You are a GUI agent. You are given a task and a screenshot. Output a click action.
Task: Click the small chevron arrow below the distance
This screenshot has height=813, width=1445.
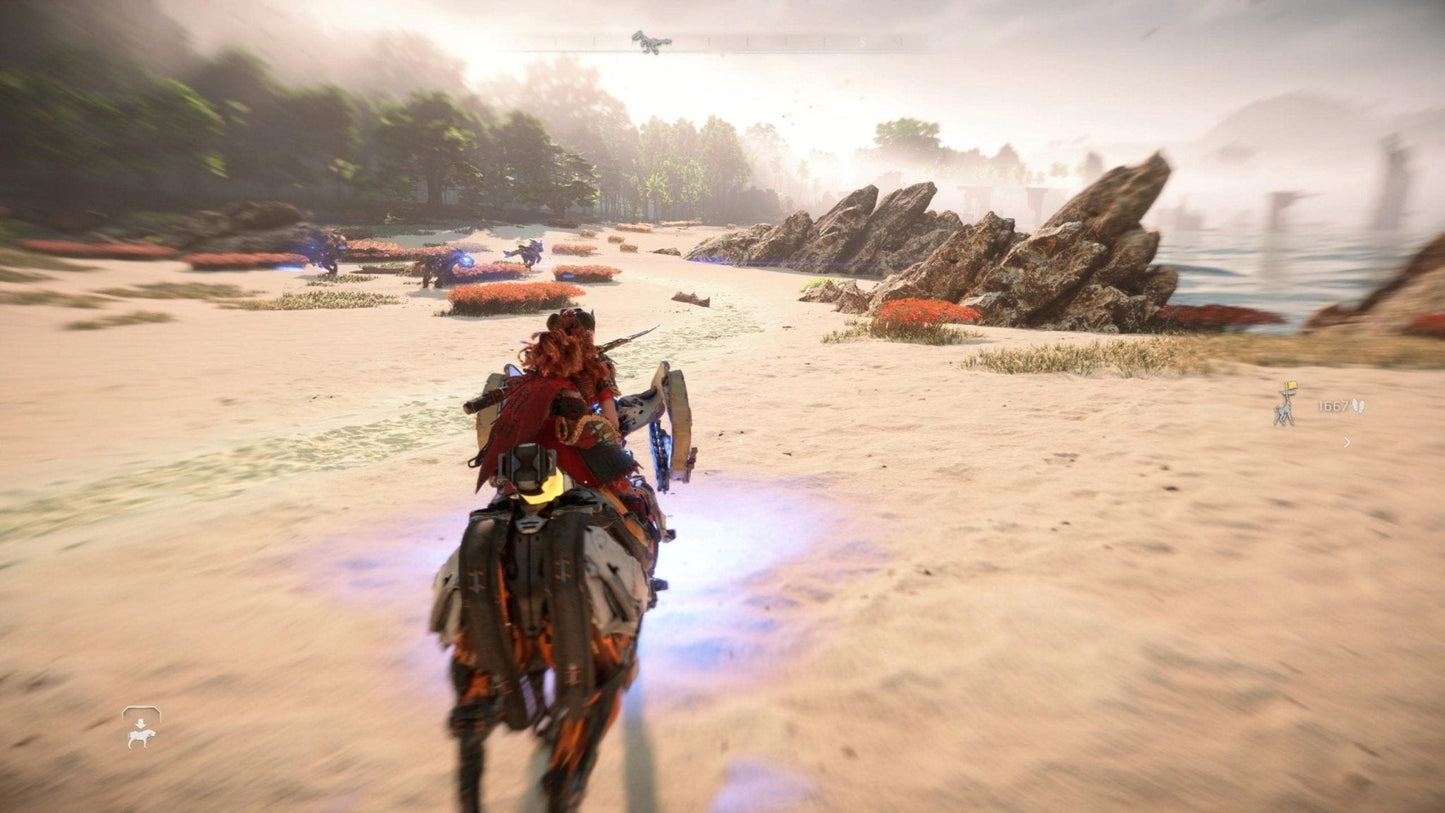tap(1347, 441)
